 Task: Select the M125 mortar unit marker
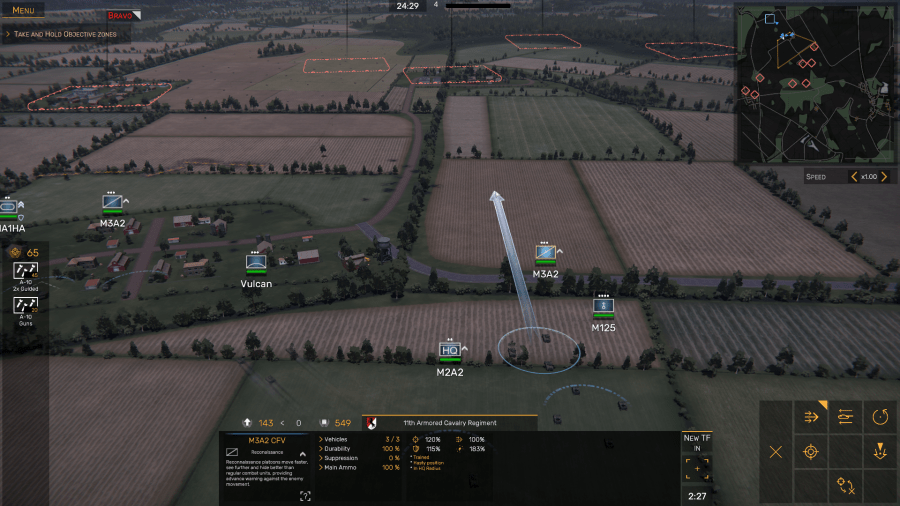(603, 305)
